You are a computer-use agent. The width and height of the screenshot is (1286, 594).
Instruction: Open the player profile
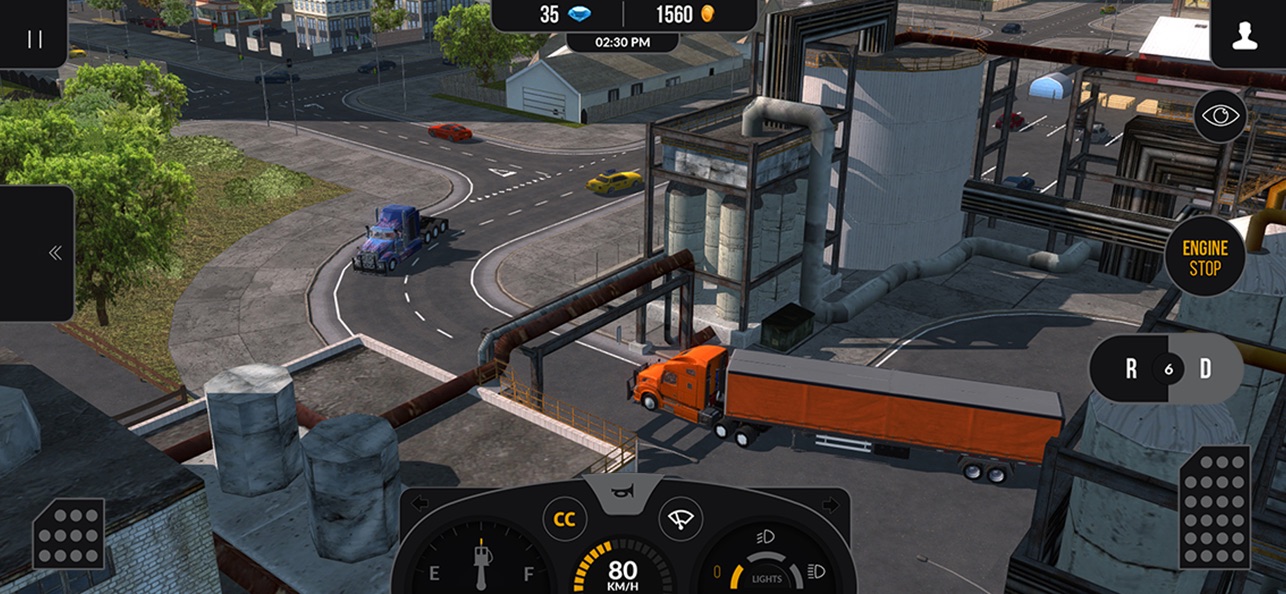(1244, 38)
